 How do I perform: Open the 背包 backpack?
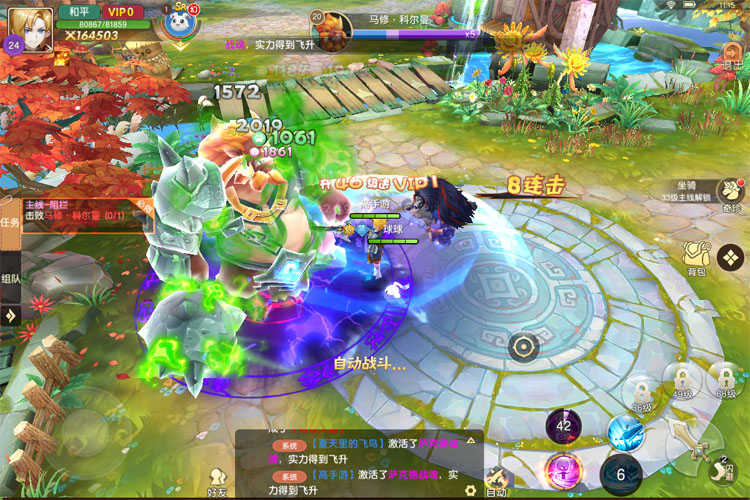click(x=695, y=257)
